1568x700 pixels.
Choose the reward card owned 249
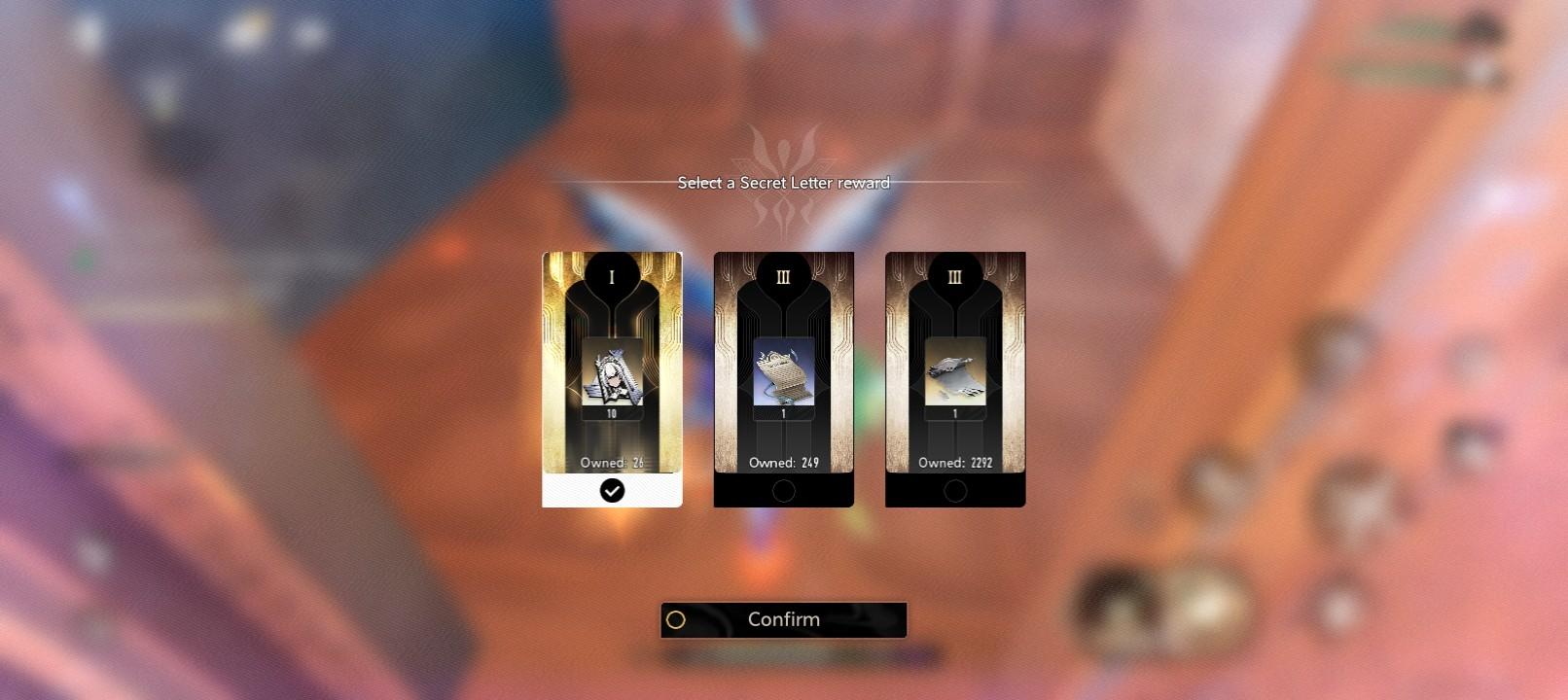click(783, 378)
